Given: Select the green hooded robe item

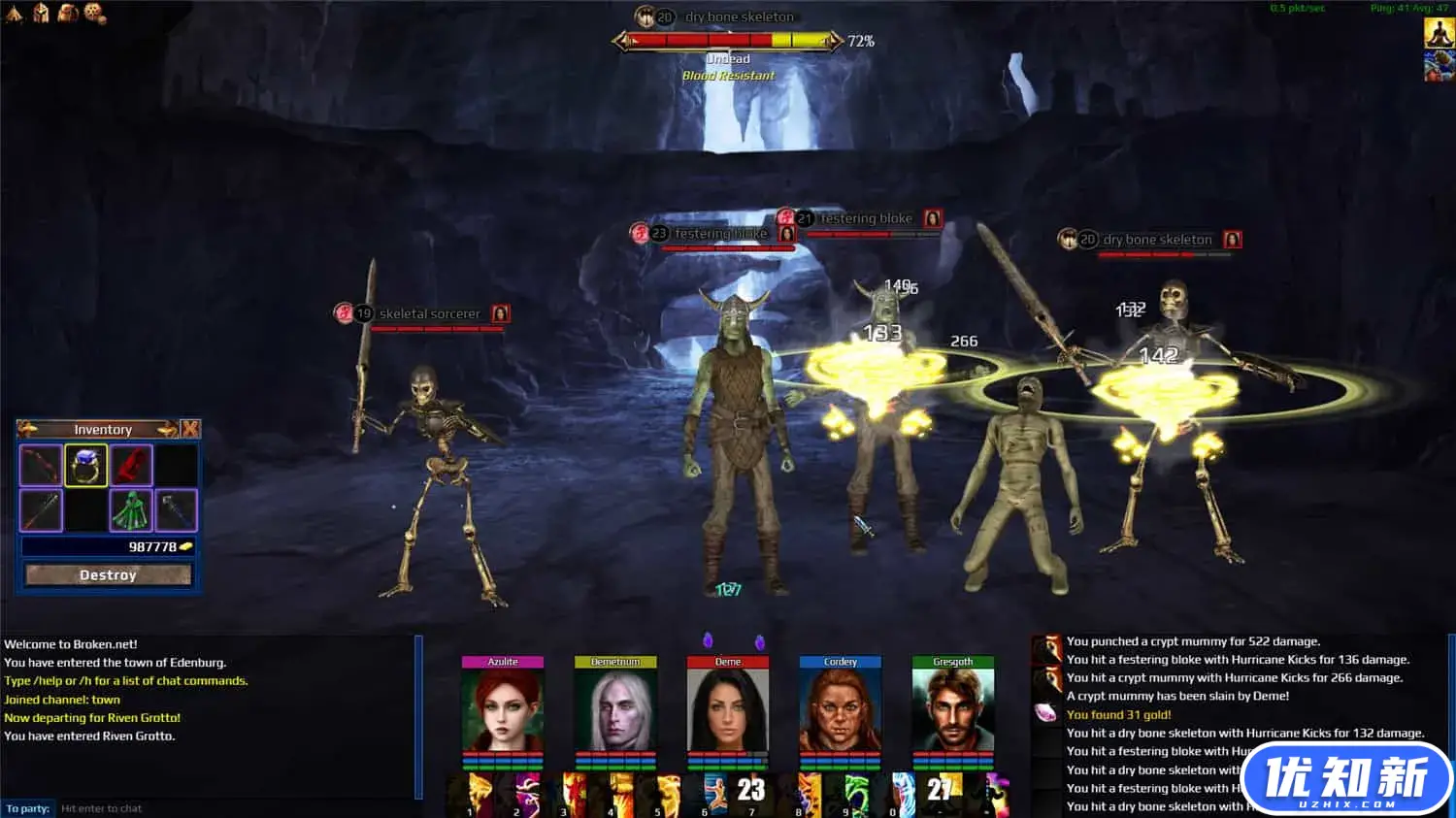Looking at the screenshot, I should pyautogui.click(x=131, y=510).
